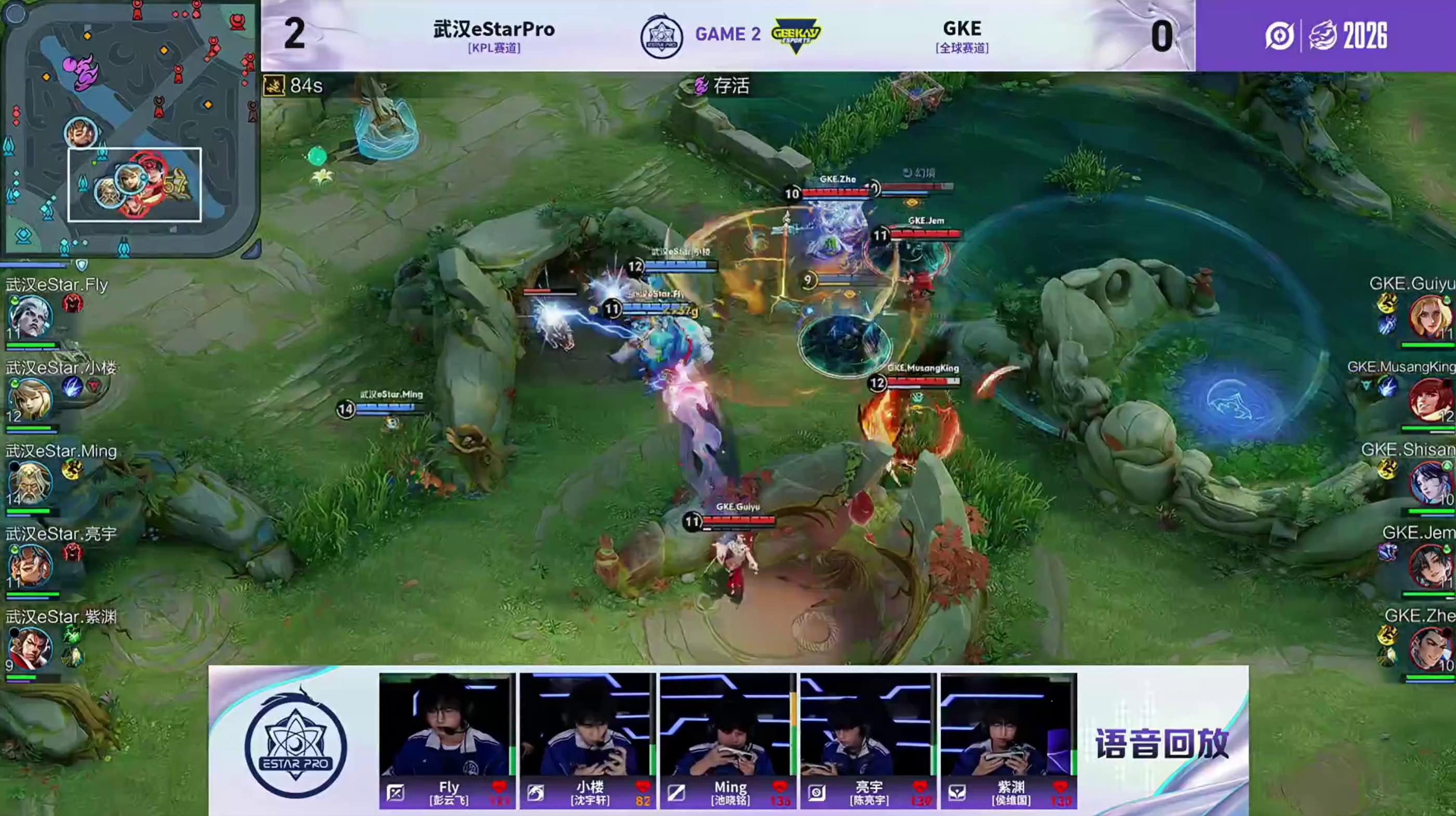Click the large ESTAR PRO team emblem

pyautogui.click(x=295, y=746)
